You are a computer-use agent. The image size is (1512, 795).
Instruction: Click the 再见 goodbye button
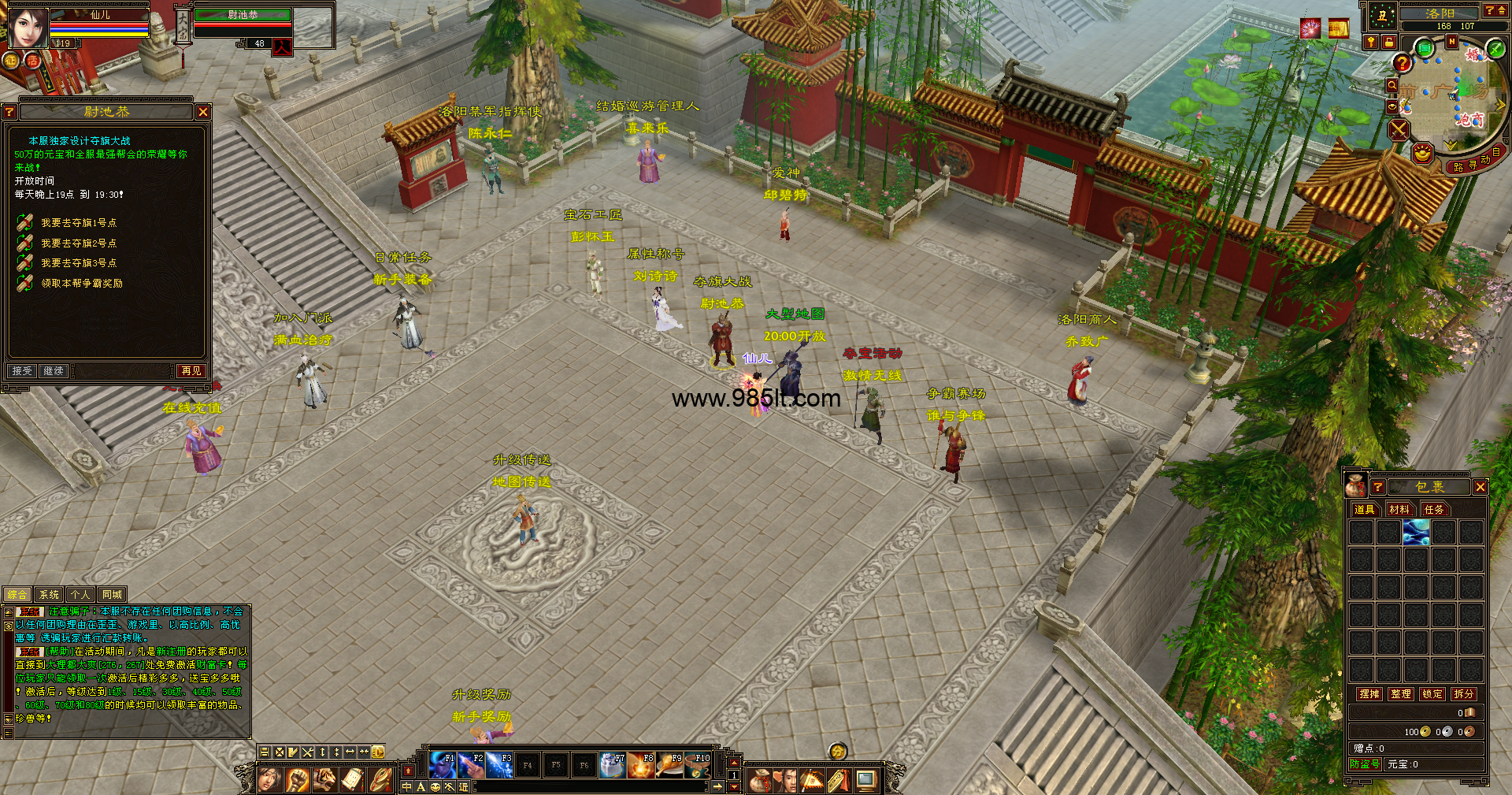coord(191,371)
